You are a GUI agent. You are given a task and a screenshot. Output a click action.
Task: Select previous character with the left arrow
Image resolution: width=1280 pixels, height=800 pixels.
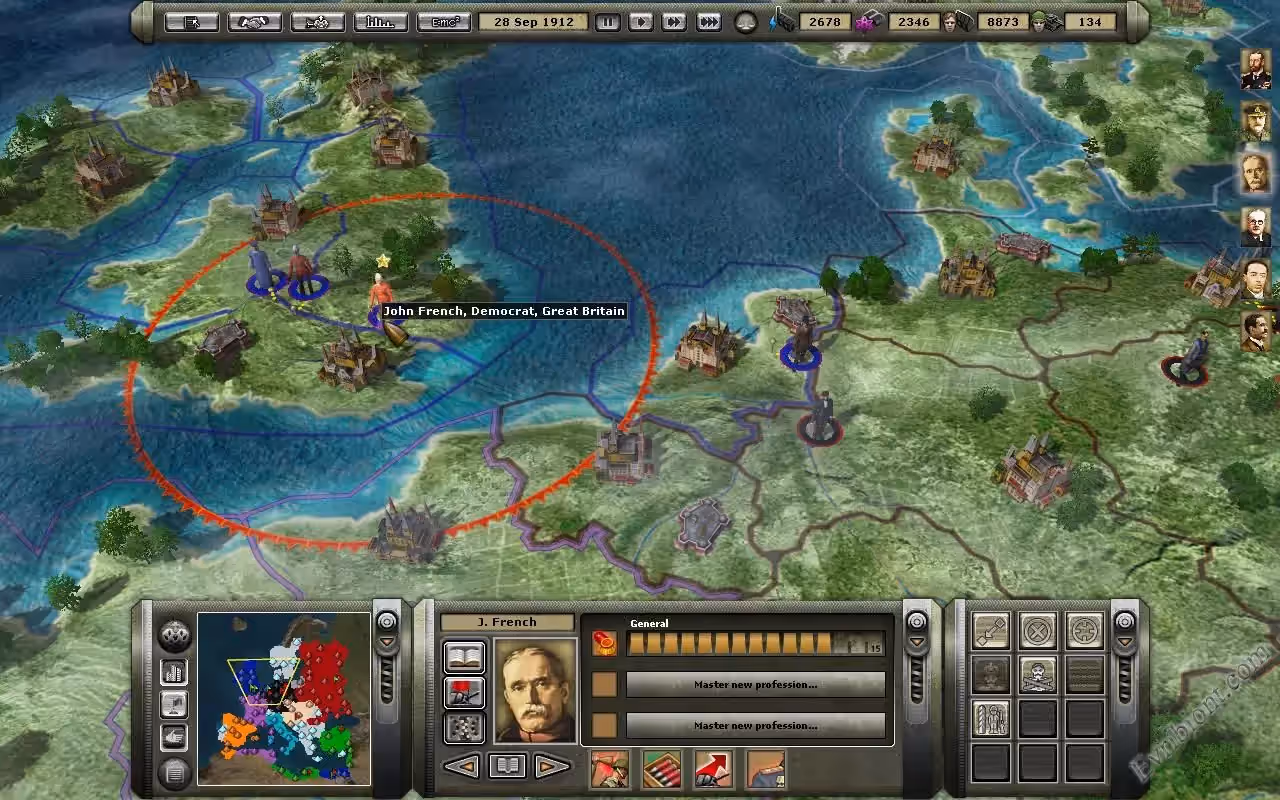tap(461, 767)
